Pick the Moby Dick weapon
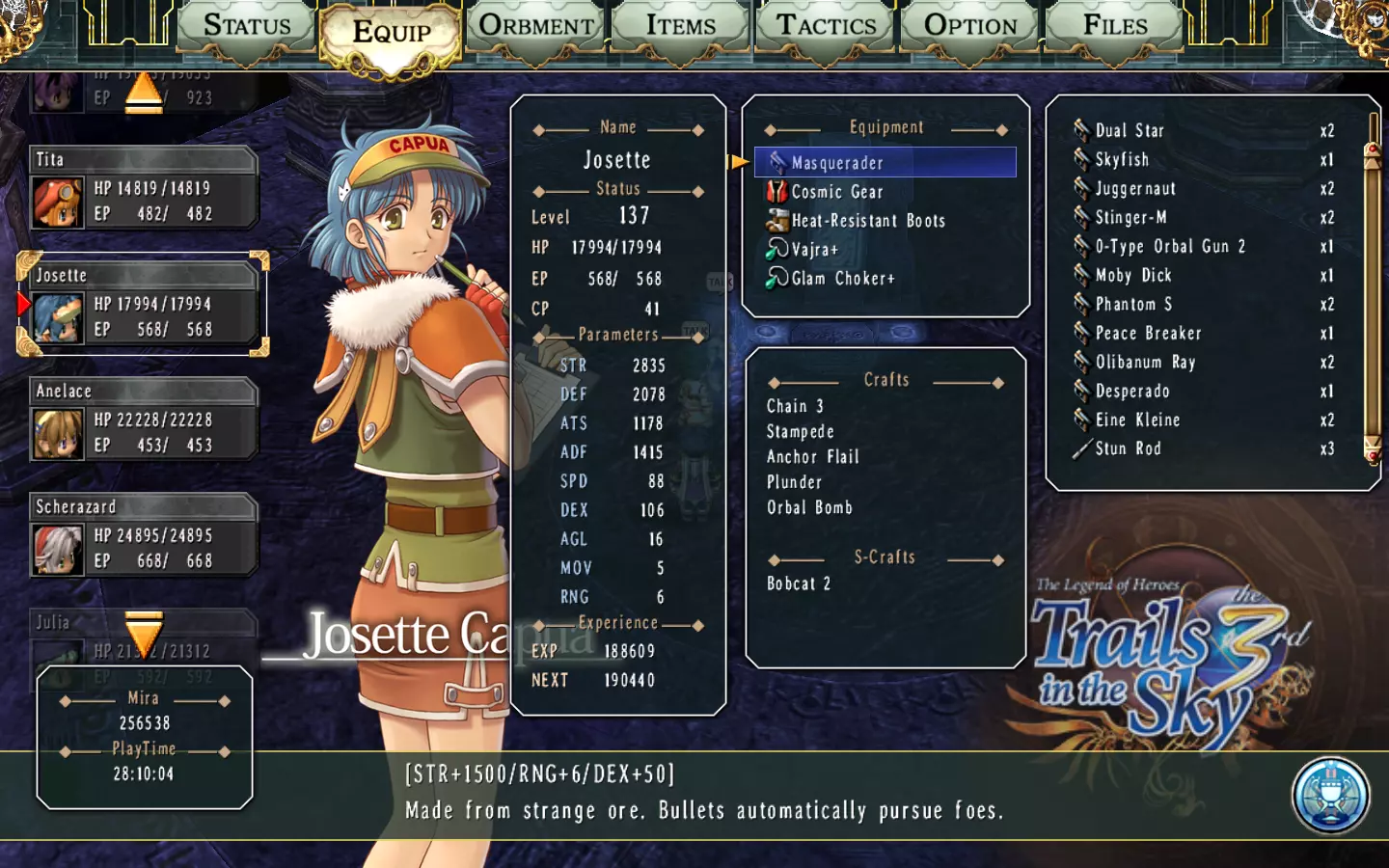The width and height of the screenshot is (1389, 868). 1133,275
